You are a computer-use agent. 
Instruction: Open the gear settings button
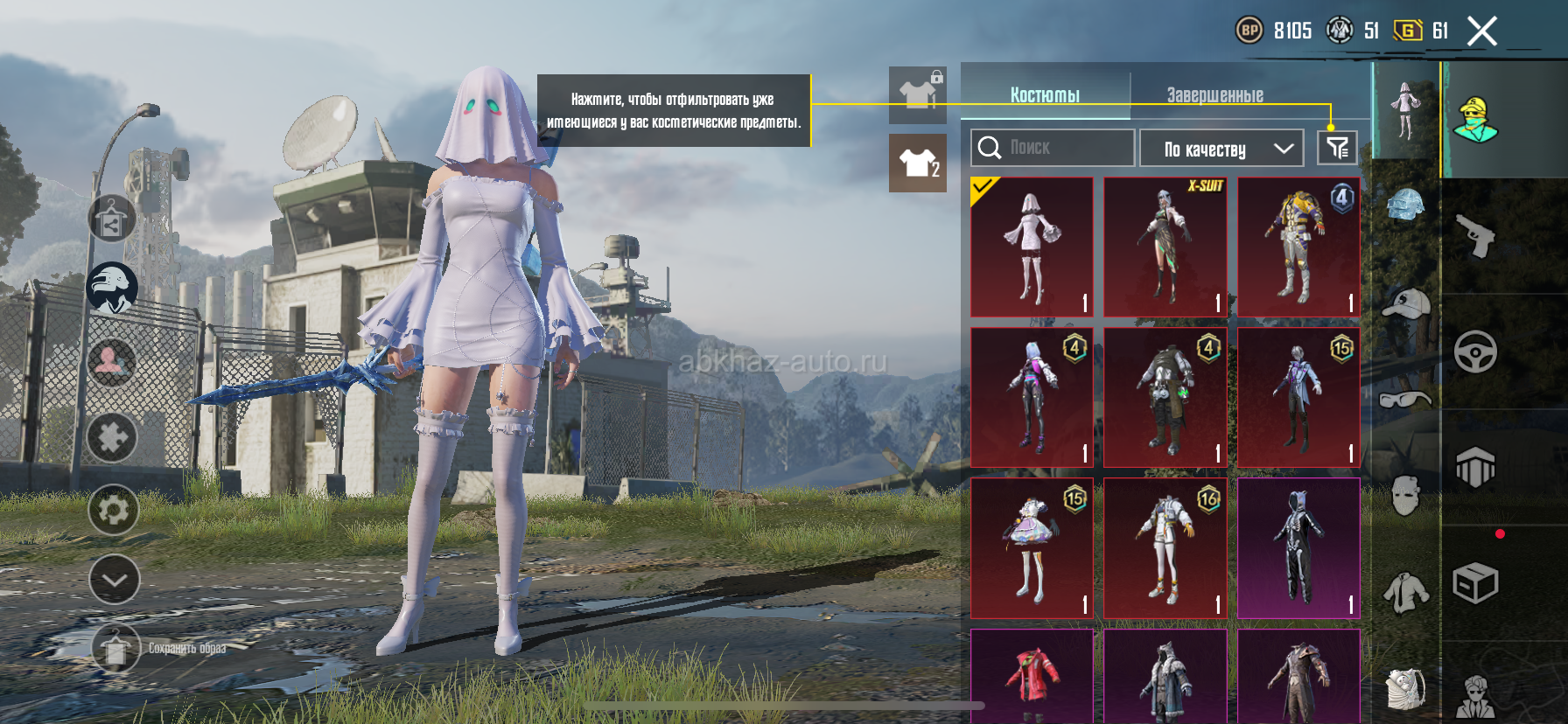coord(114,509)
